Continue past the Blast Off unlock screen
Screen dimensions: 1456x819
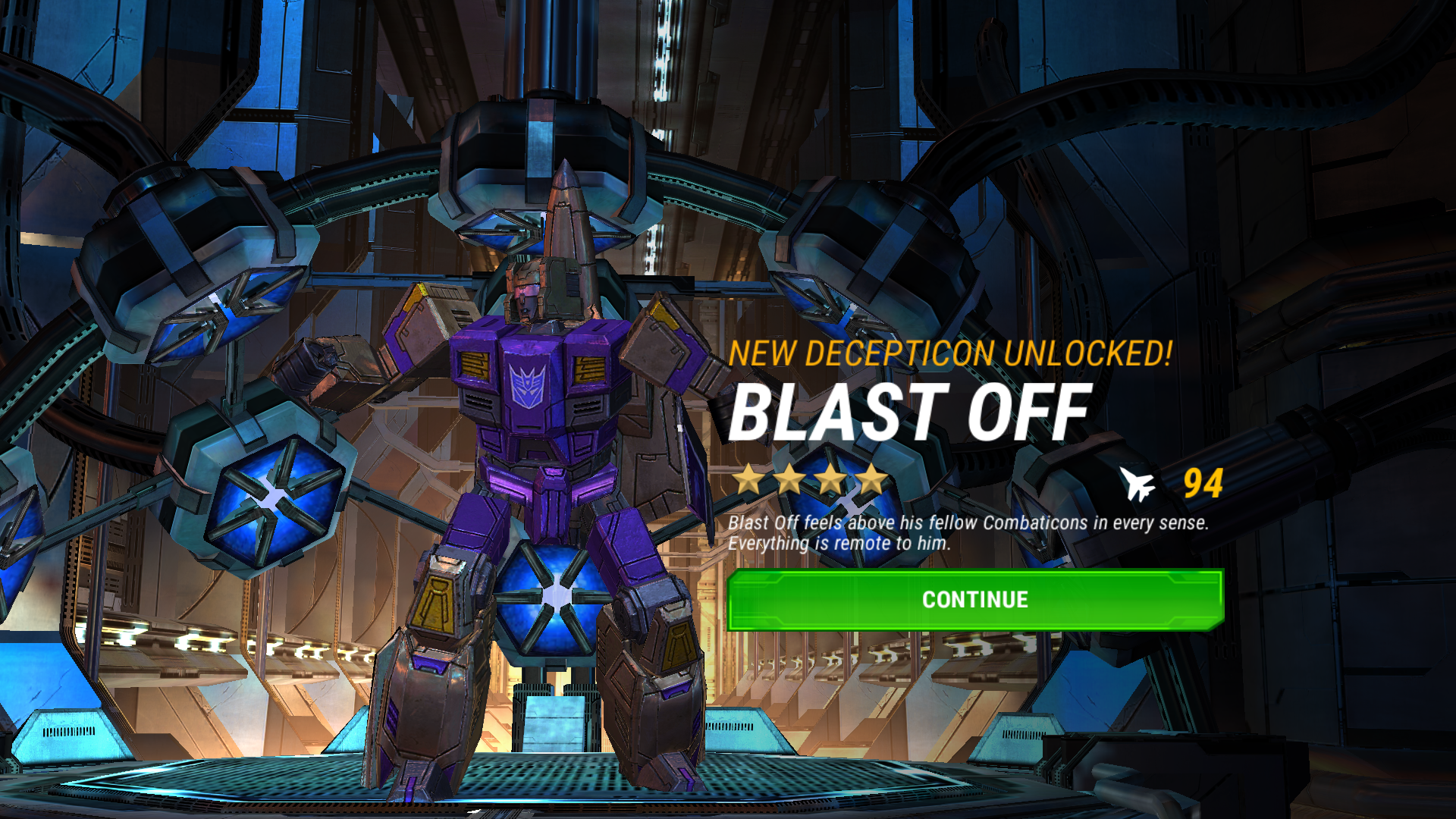(974, 600)
